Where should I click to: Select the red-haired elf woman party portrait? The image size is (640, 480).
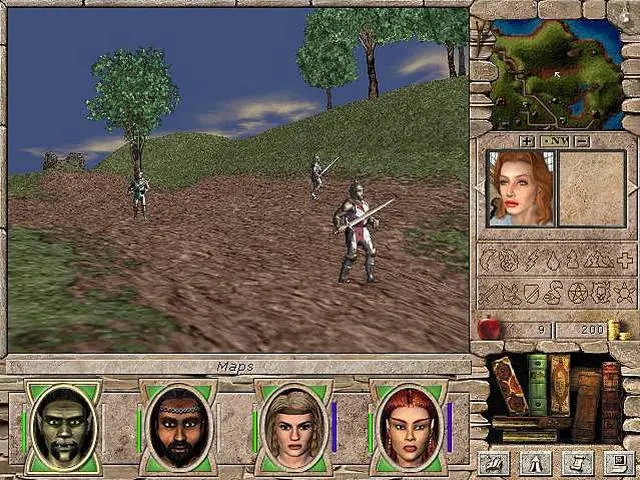(407, 427)
